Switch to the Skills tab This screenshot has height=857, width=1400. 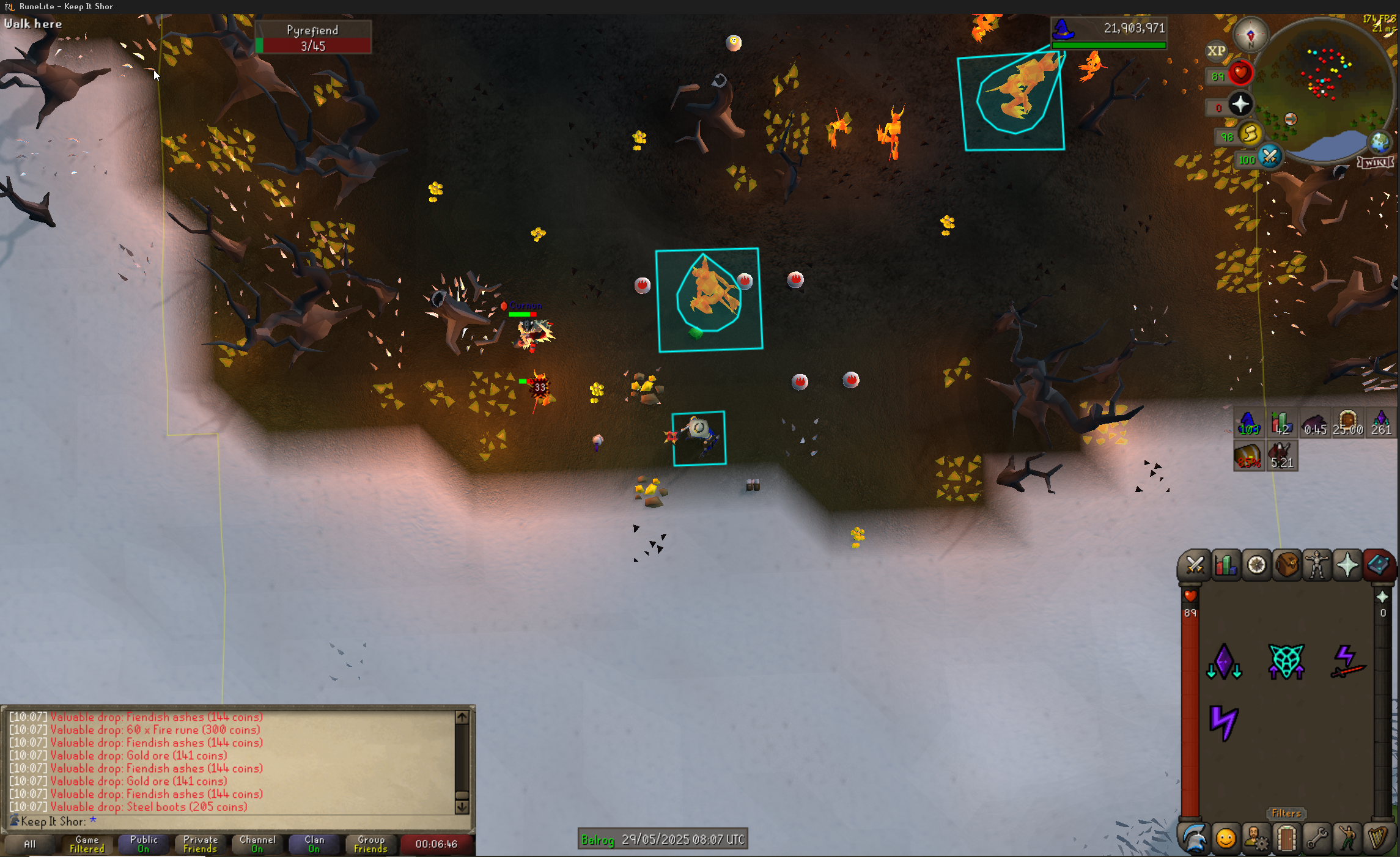tap(1225, 565)
